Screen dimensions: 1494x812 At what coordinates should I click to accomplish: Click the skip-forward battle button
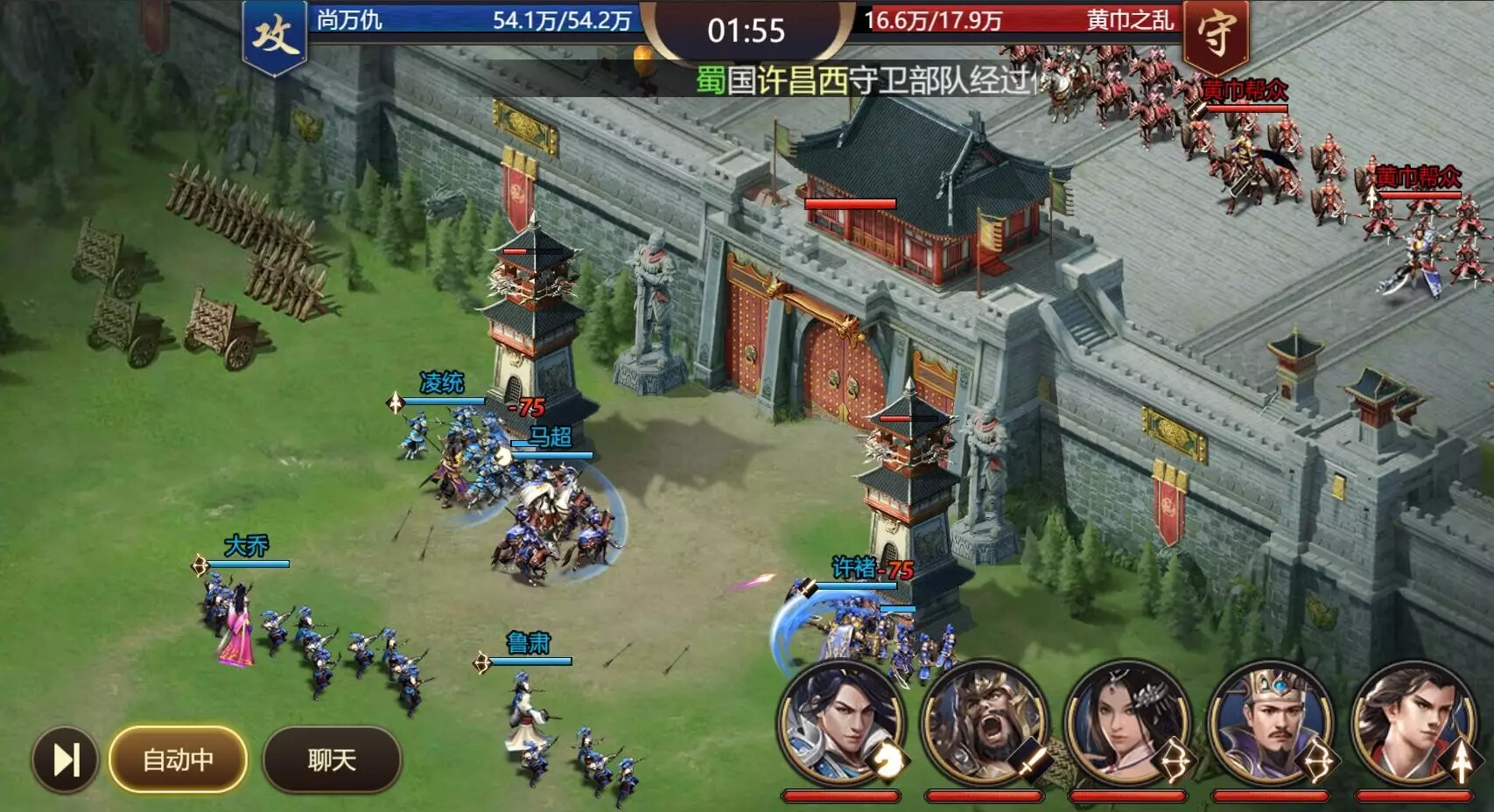click(x=66, y=759)
